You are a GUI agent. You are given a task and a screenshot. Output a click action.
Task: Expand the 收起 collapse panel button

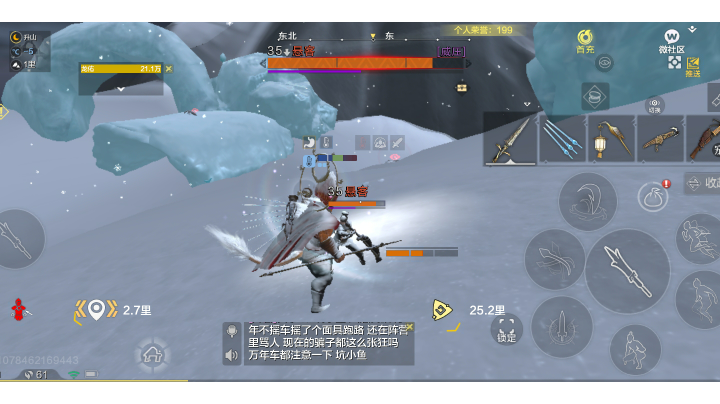pyautogui.click(x=703, y=183)
